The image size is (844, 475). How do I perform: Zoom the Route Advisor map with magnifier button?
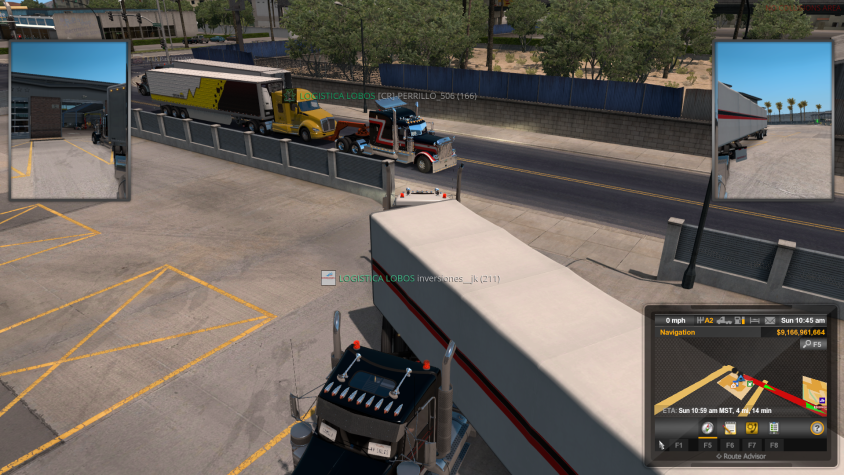812,344
